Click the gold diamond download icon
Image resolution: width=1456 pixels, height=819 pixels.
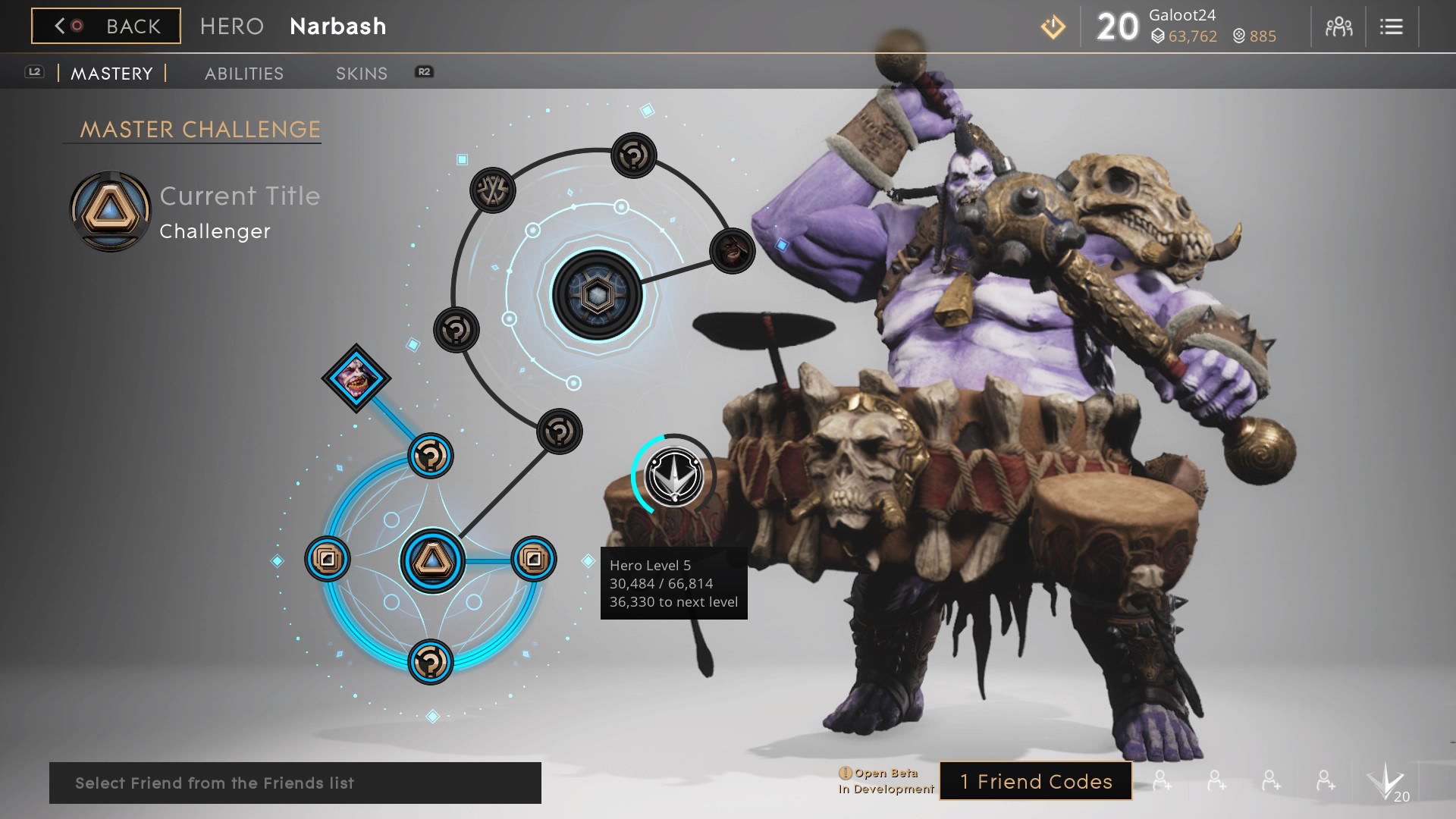pyautogui.click(x=1053, y=28)
